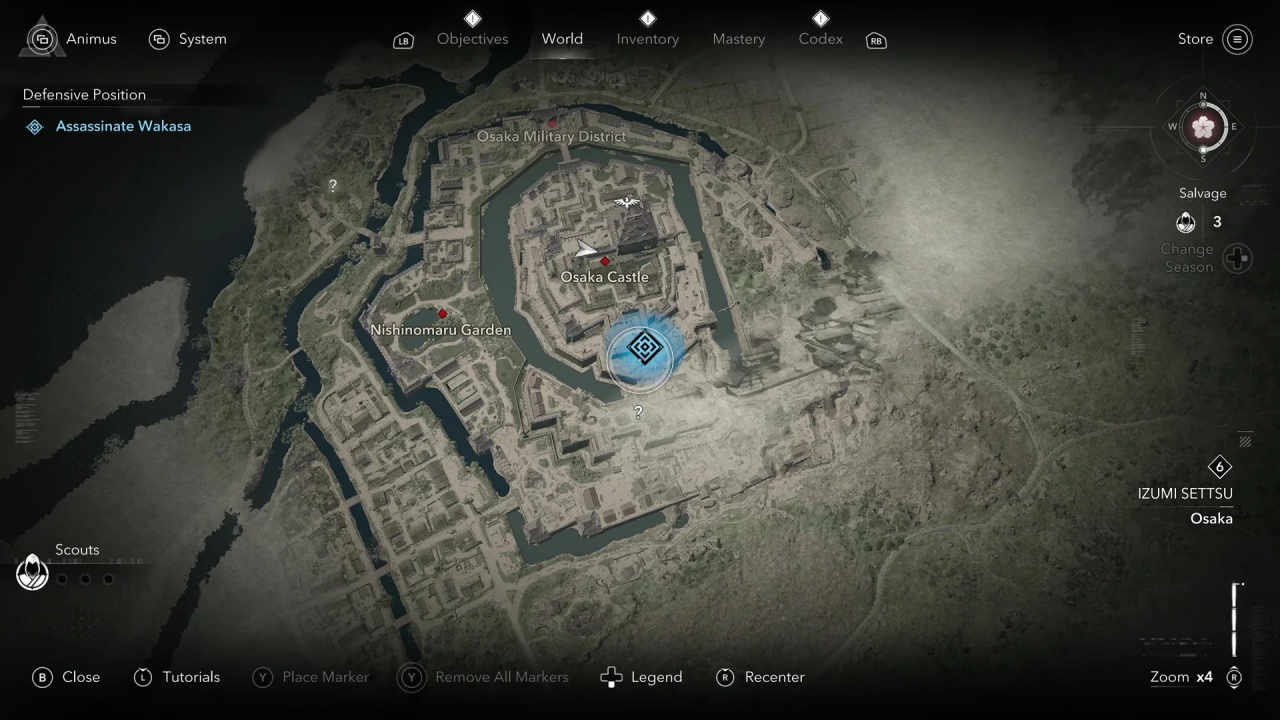Close the world map

(x=67, y=677)
